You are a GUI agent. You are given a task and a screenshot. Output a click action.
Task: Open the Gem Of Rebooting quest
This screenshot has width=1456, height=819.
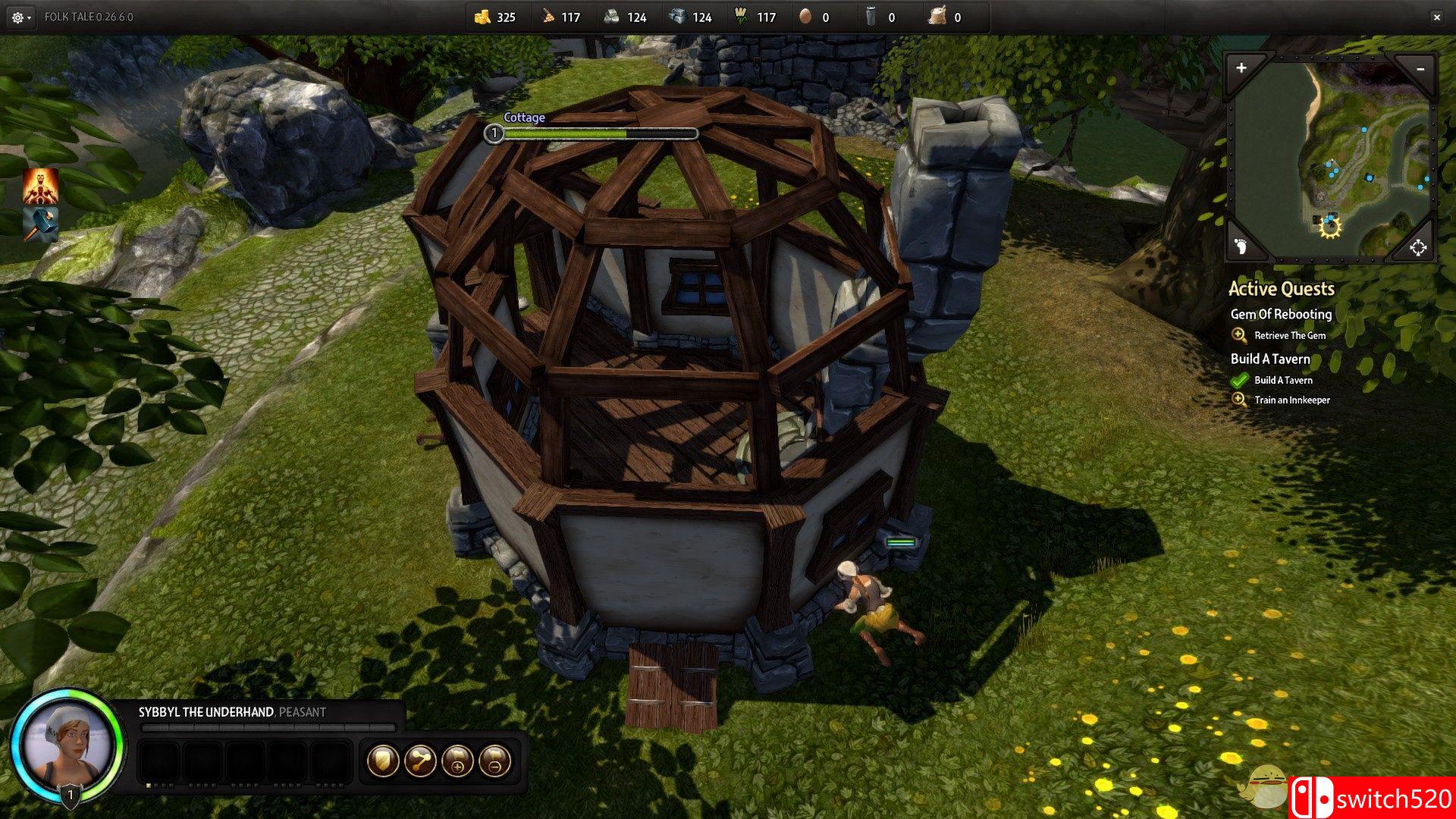(x=1281, y=314)
